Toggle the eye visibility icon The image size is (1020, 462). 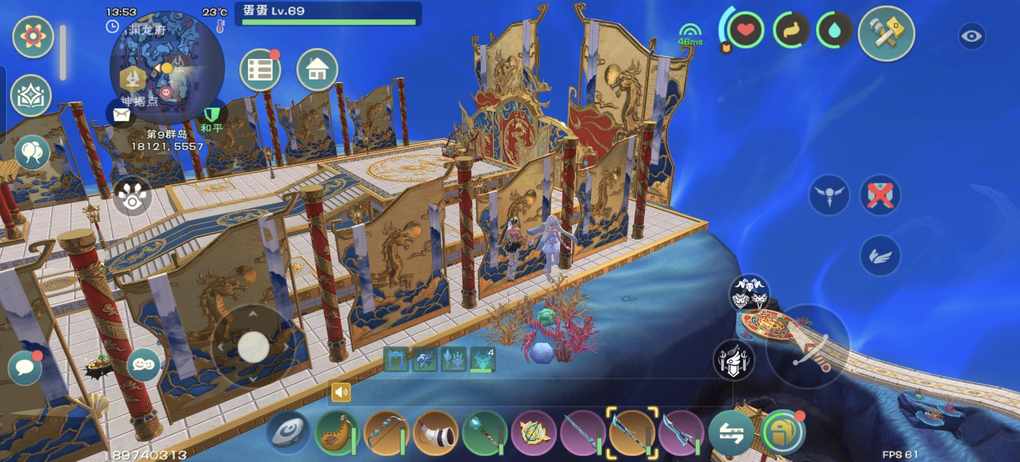[x=972, y=37]
